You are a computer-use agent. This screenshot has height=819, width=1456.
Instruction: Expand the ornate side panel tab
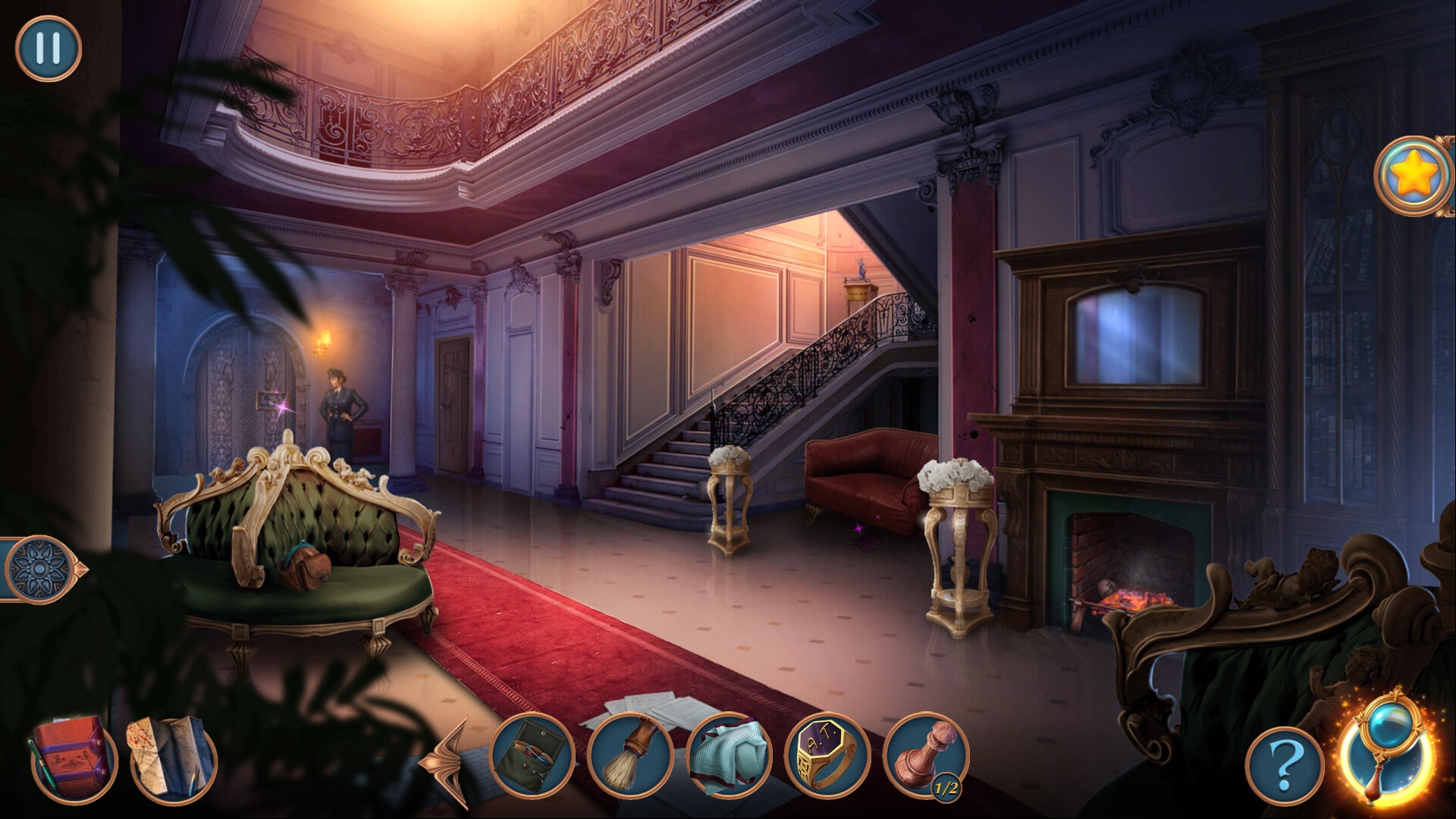point(42,568)
